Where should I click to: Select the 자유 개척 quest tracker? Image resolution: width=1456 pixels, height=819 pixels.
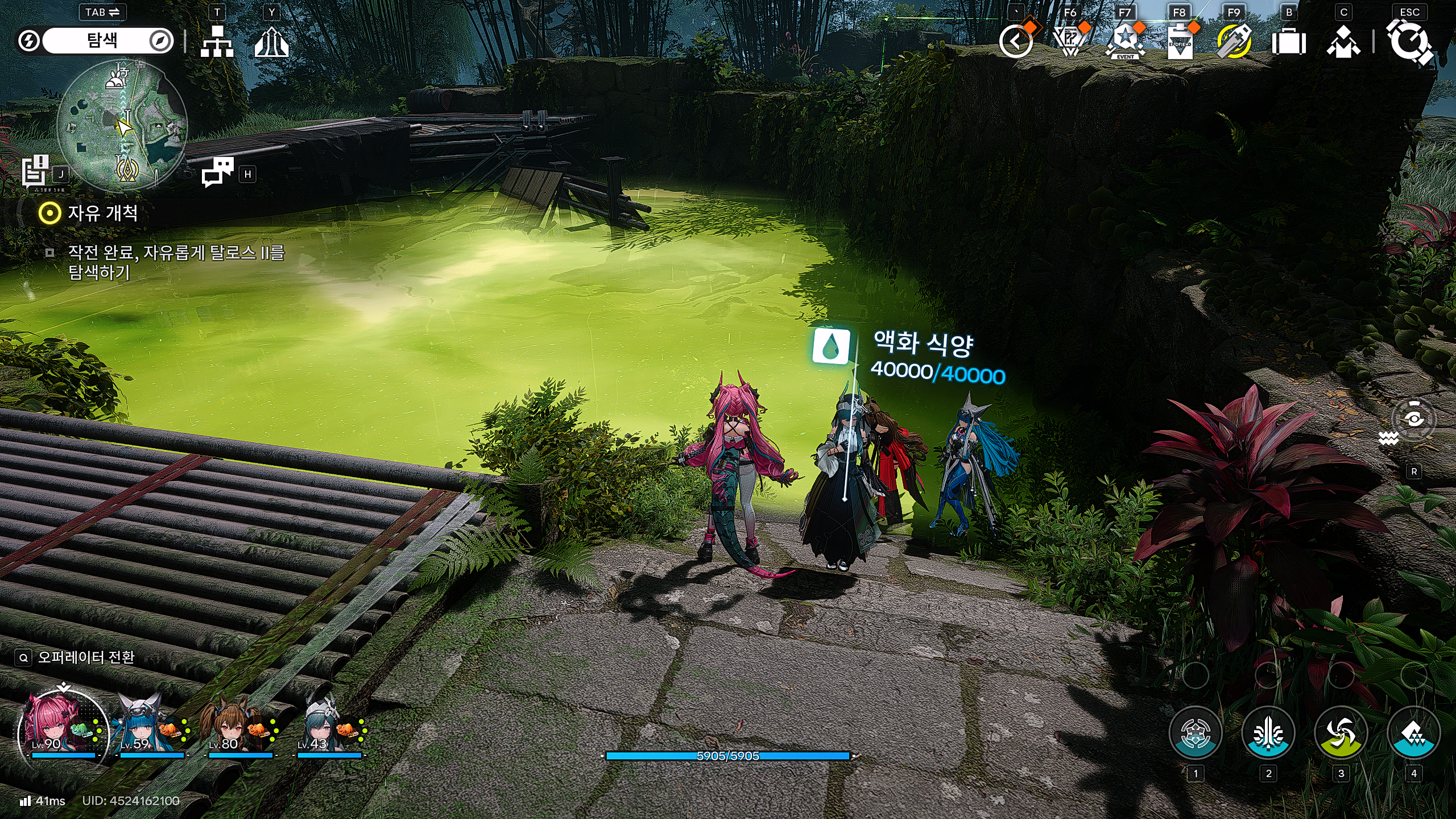click(x=102, y=213)
